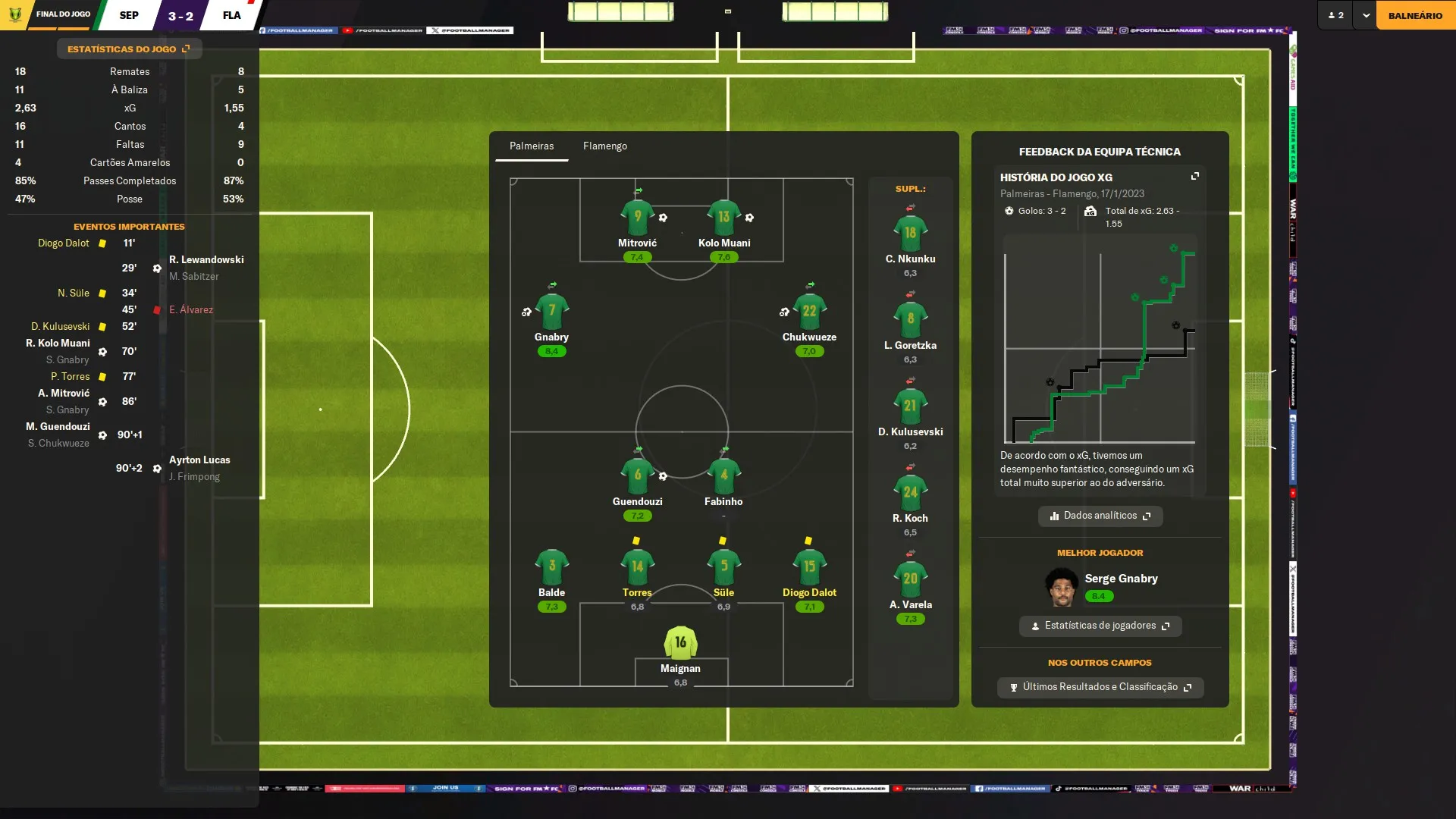Select striker Mitrović in the lineup
The height and width of the screenshot is (819, 1456).
637,218
